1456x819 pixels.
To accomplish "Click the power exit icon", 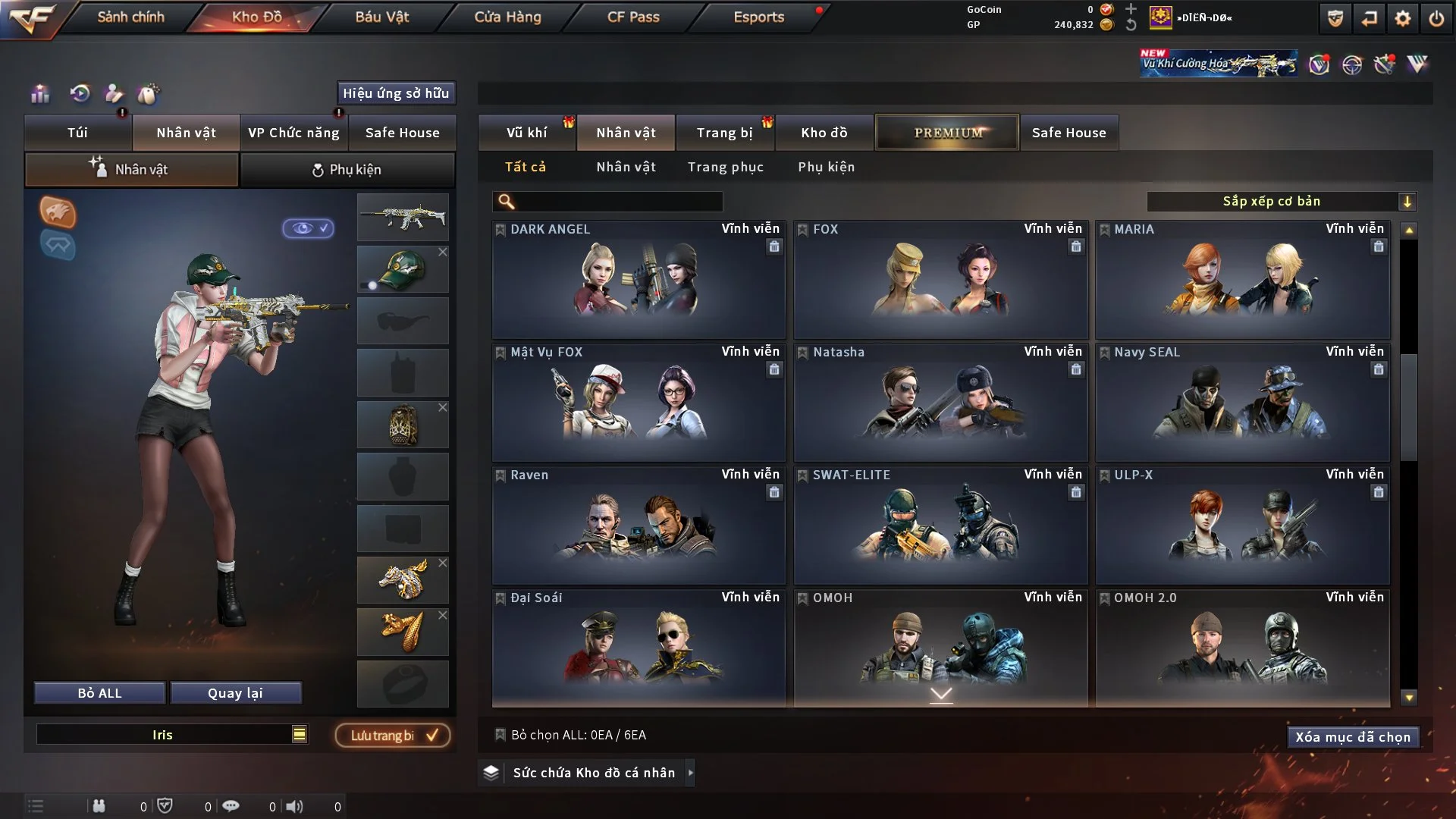I will 1436,18.
